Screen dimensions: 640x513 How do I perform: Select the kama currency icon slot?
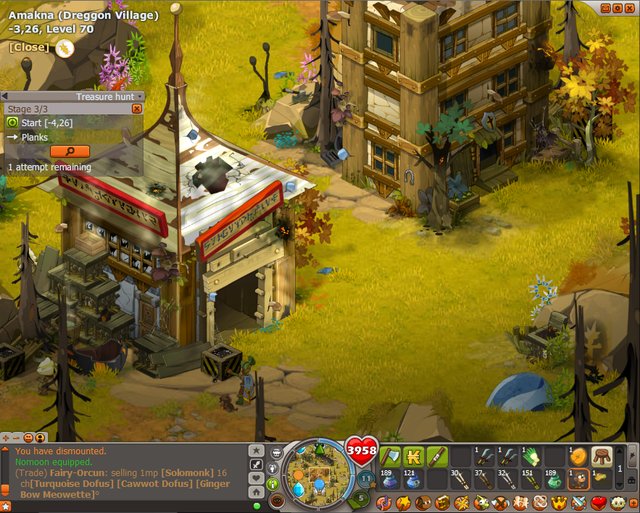413,457
